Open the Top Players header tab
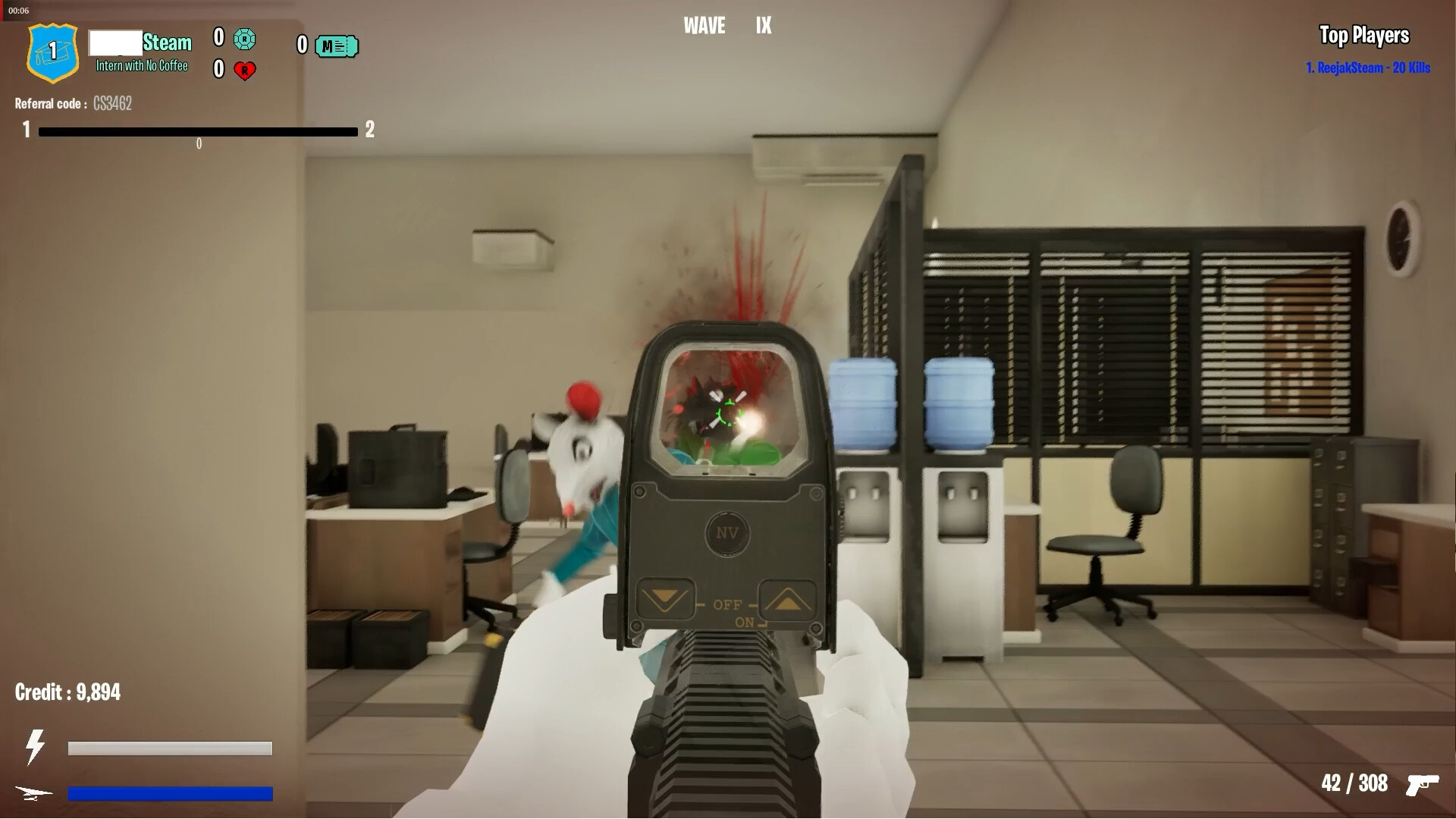 click(x=1364, y=36)
